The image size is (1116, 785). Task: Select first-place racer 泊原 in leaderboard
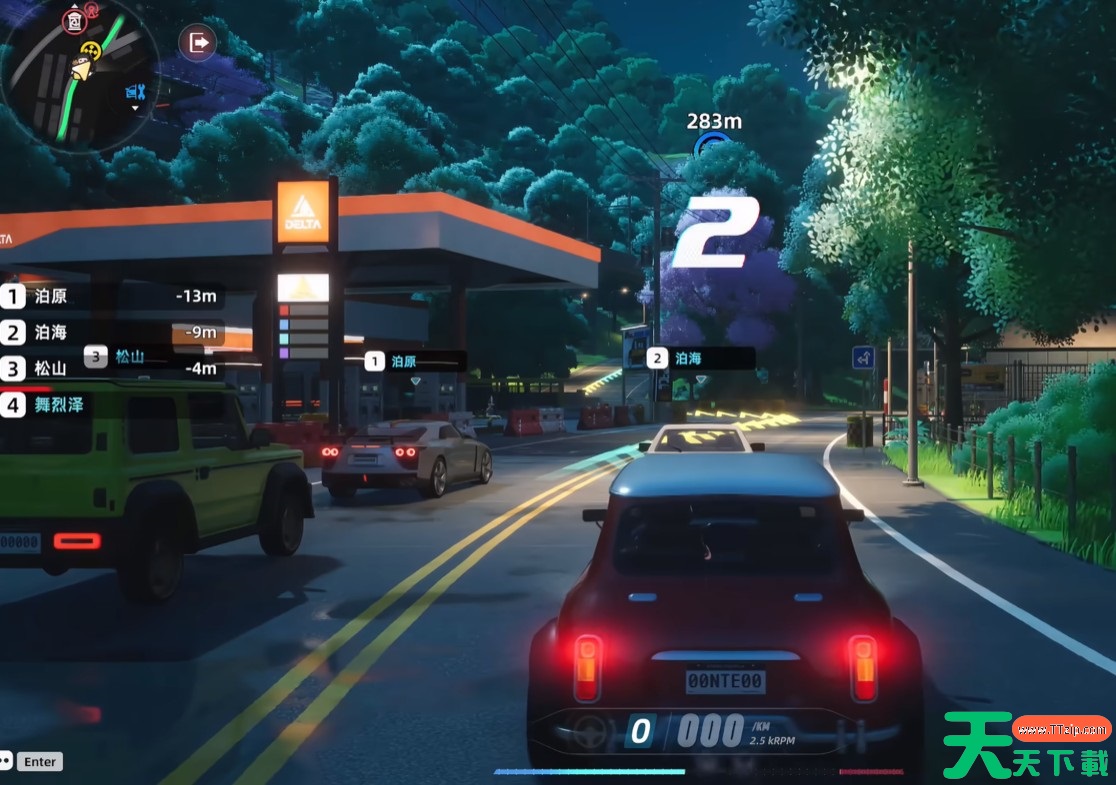pyautogui.click(x=110, y=296)
